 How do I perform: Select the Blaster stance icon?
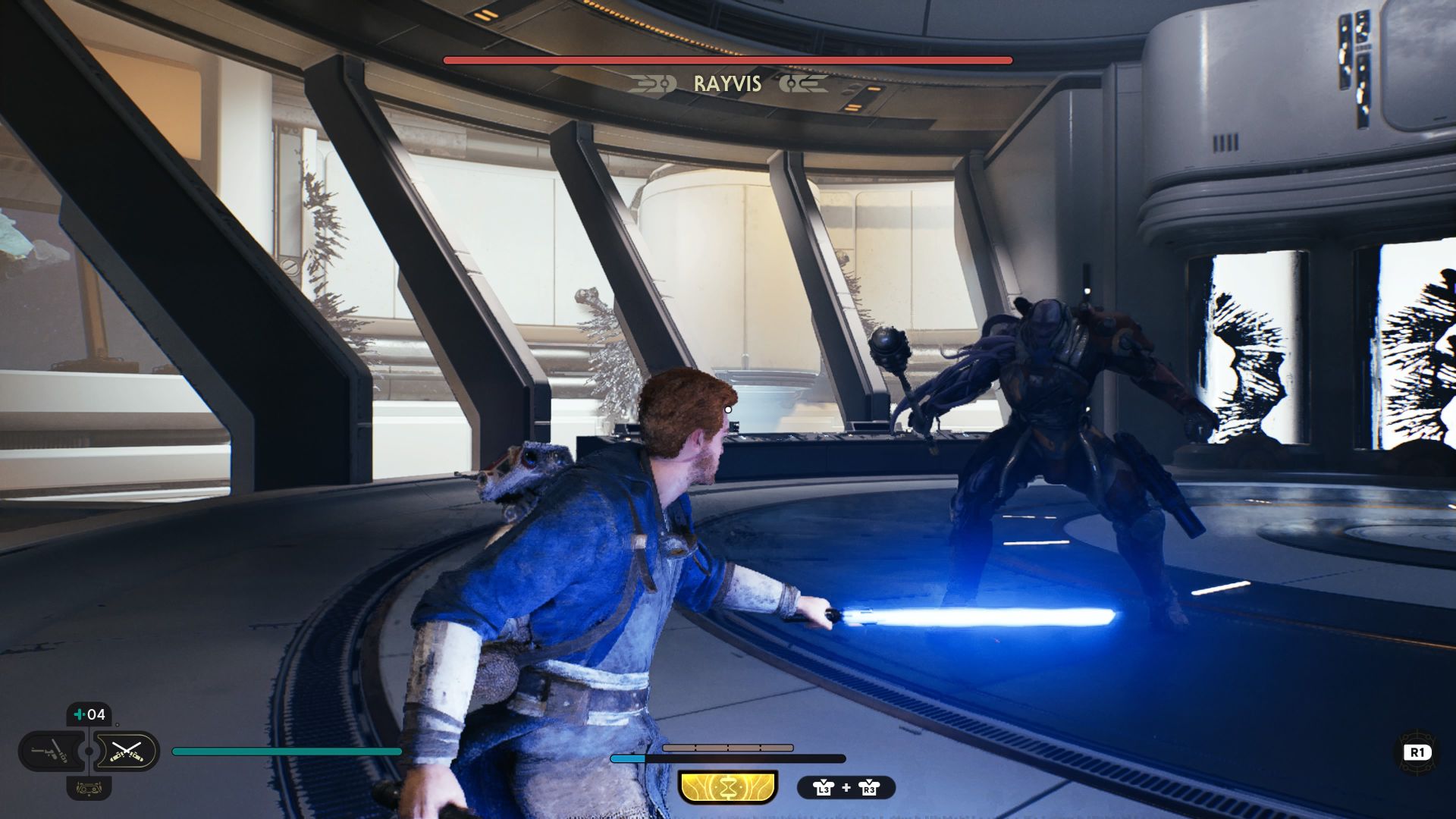click(x=50, y=752)
